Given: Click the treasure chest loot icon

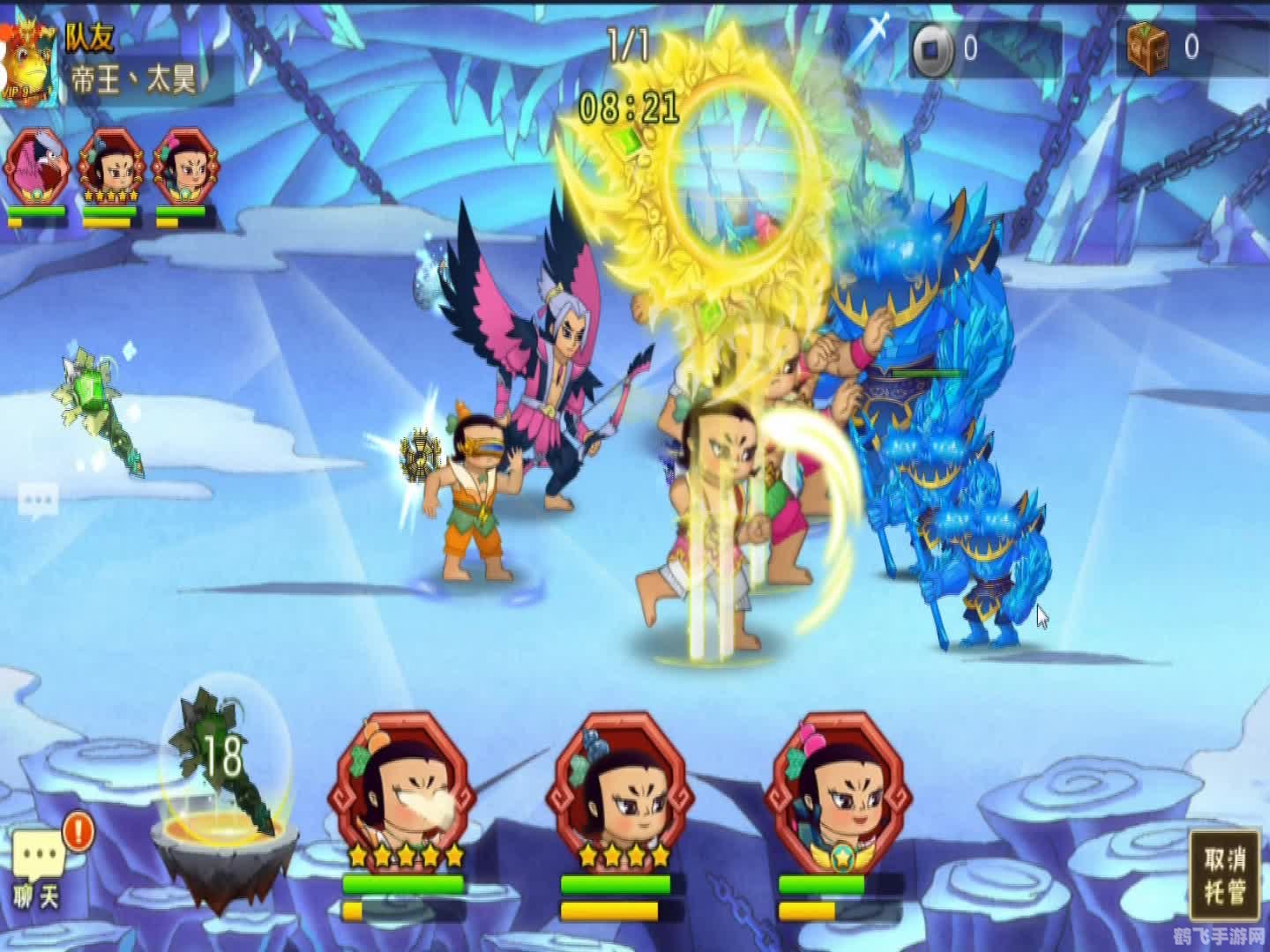Looking at the screenshot, I should tap(1148, 46).
